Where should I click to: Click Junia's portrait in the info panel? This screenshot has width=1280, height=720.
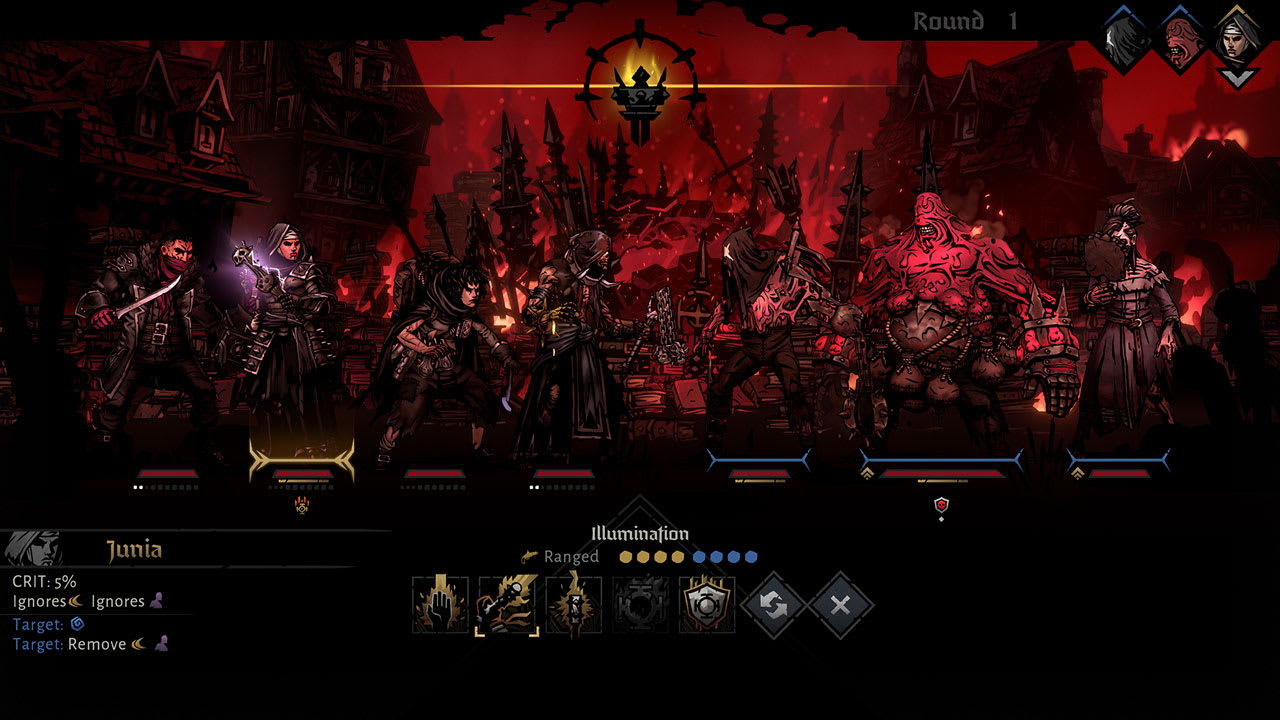pyautogui.click(x=30, y=546)
